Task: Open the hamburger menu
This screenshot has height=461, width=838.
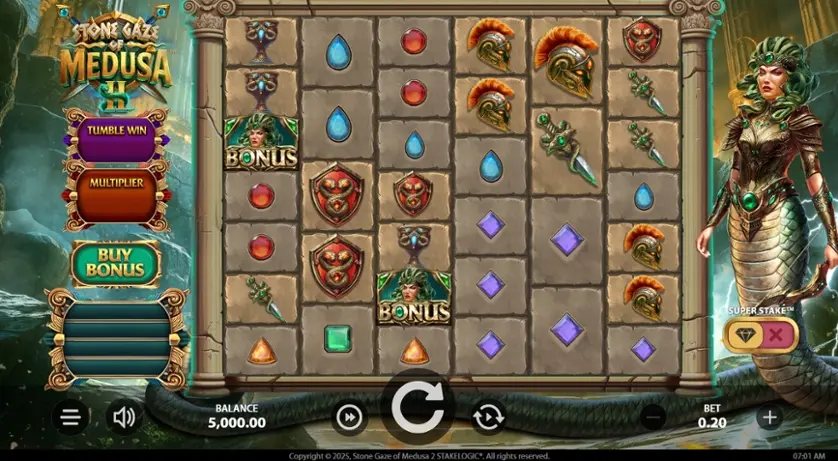Action: [70, 417]
